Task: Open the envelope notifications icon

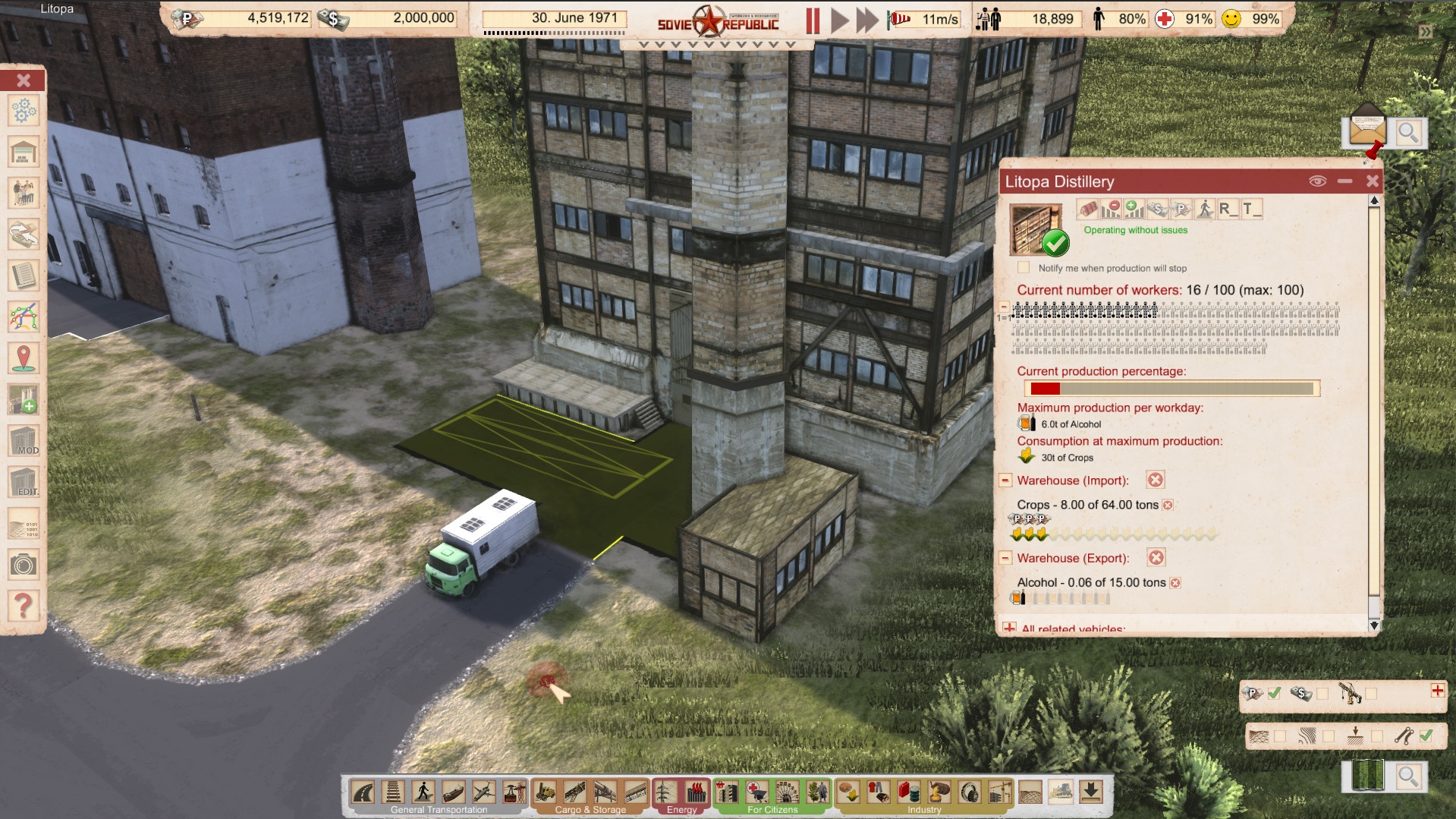Action: pos(1367,127)
